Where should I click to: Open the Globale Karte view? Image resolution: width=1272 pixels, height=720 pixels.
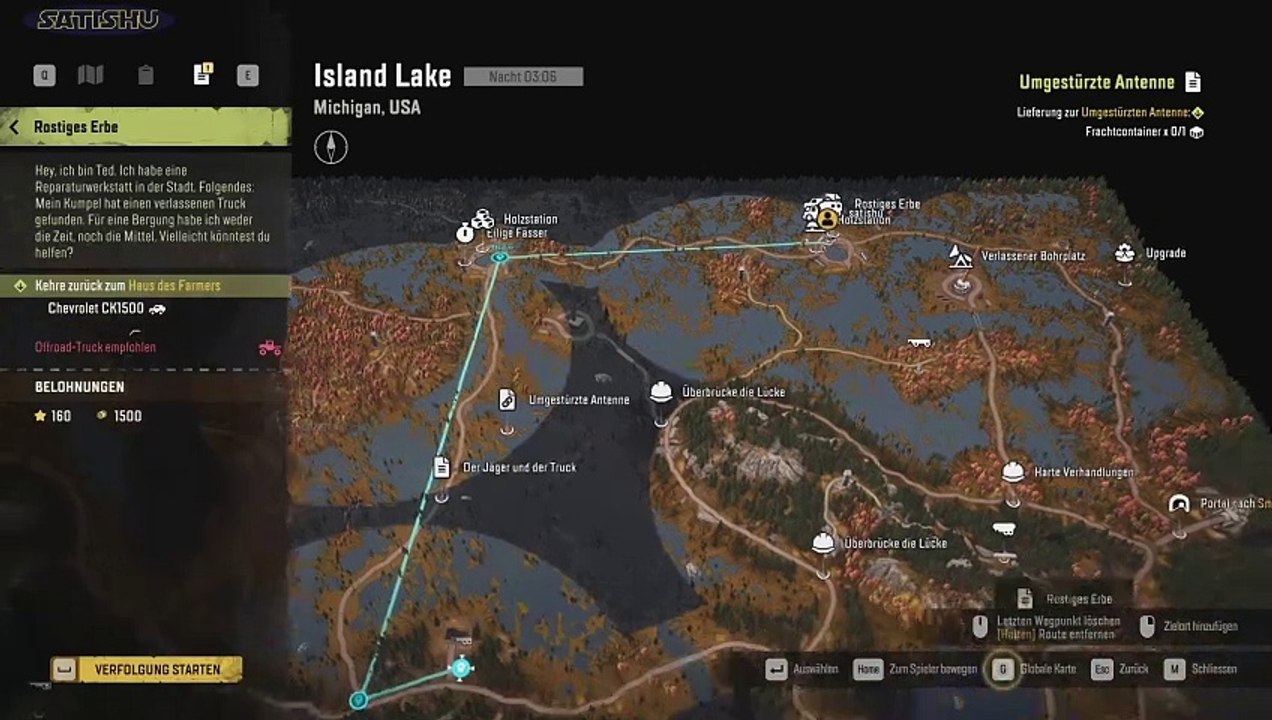[x=1002, y=669]
